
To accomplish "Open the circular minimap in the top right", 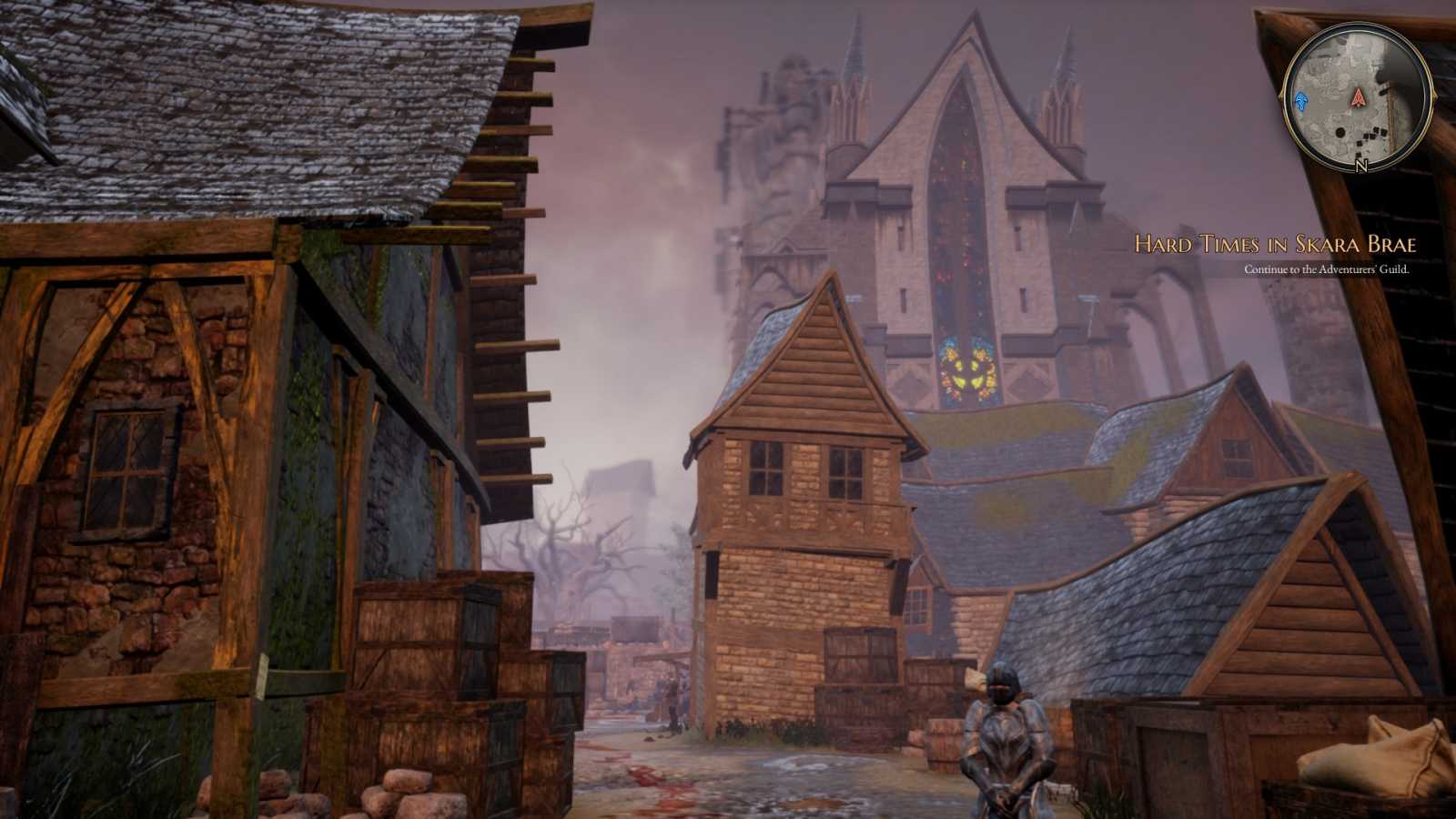I will point(1358,98).
